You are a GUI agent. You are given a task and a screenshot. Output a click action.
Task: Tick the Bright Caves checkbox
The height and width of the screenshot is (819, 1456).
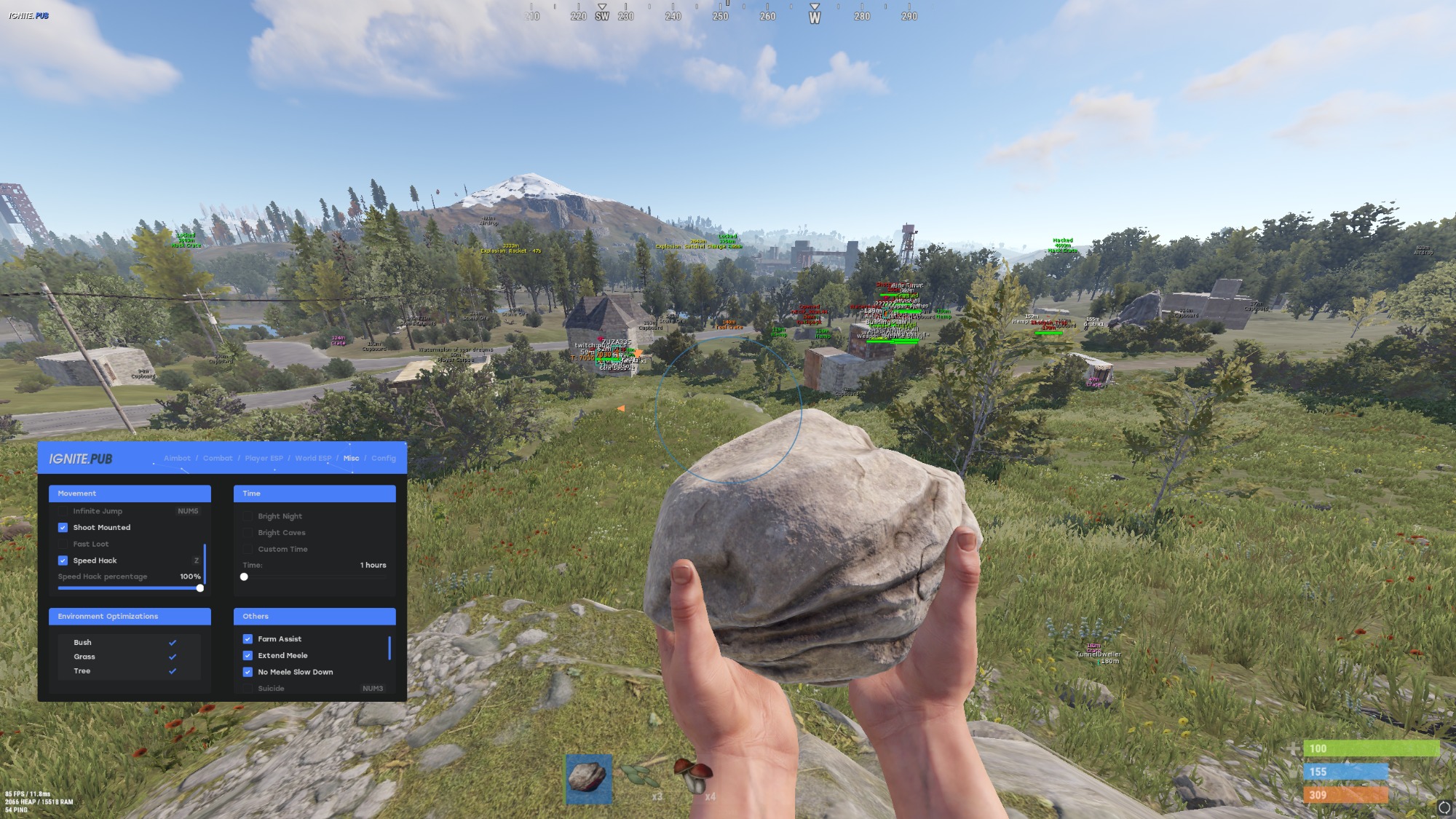coord(248,533)
